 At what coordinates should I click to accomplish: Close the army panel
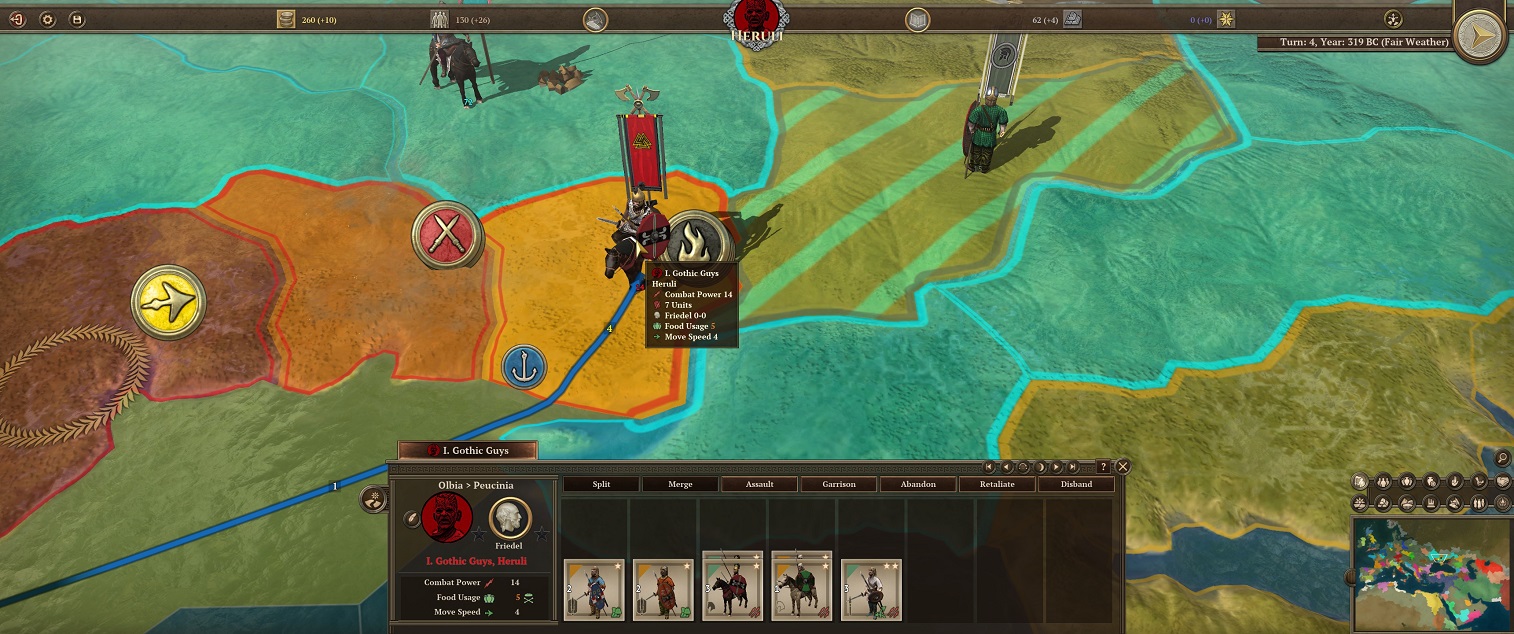pyautogui.click(x=1123, y=467)
